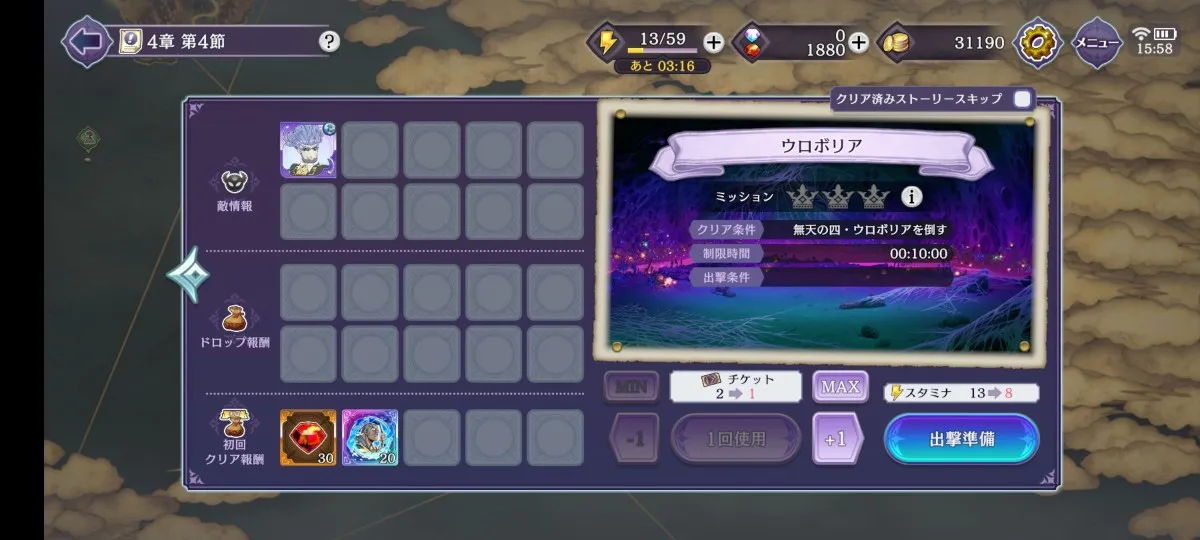Toggle the クリア済みストーリースキップ checkbox

(1022, 99)
